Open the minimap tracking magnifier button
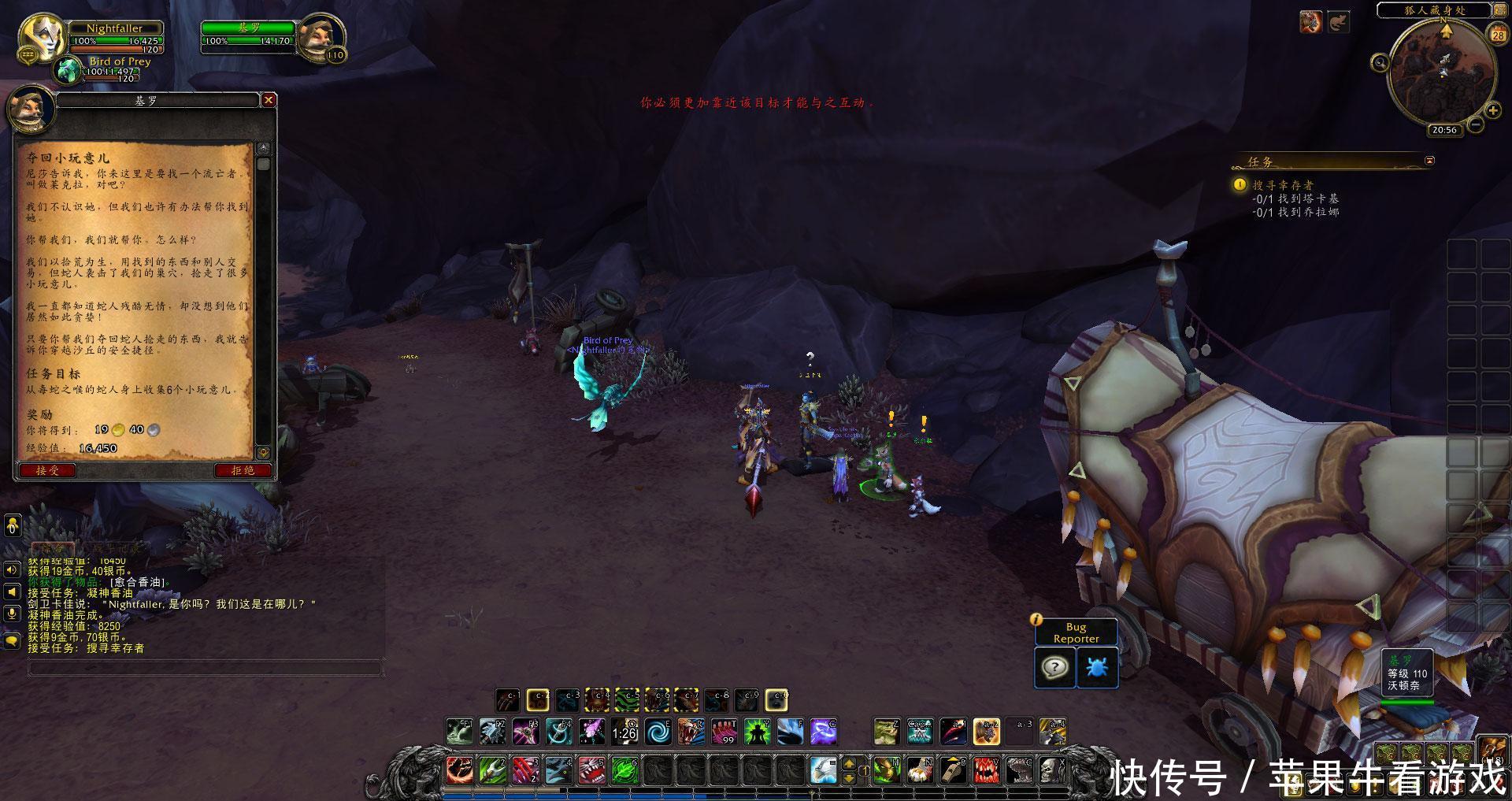This screenshot has height=801, width=1512. pos(1380,63)
